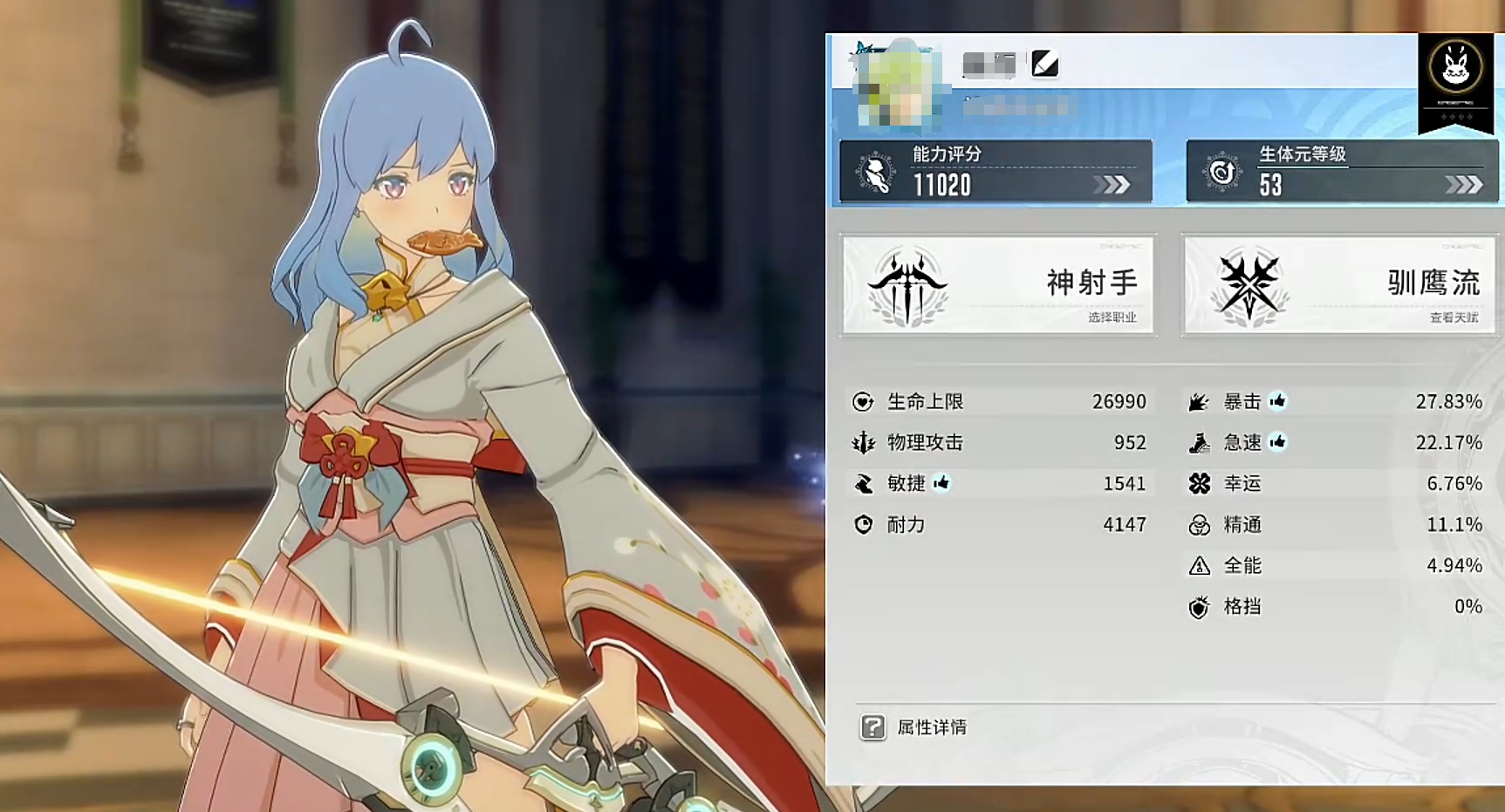Click the 生命上限 heart stat icon
This screenshot has width=1505, height=812.
point(863,401)
